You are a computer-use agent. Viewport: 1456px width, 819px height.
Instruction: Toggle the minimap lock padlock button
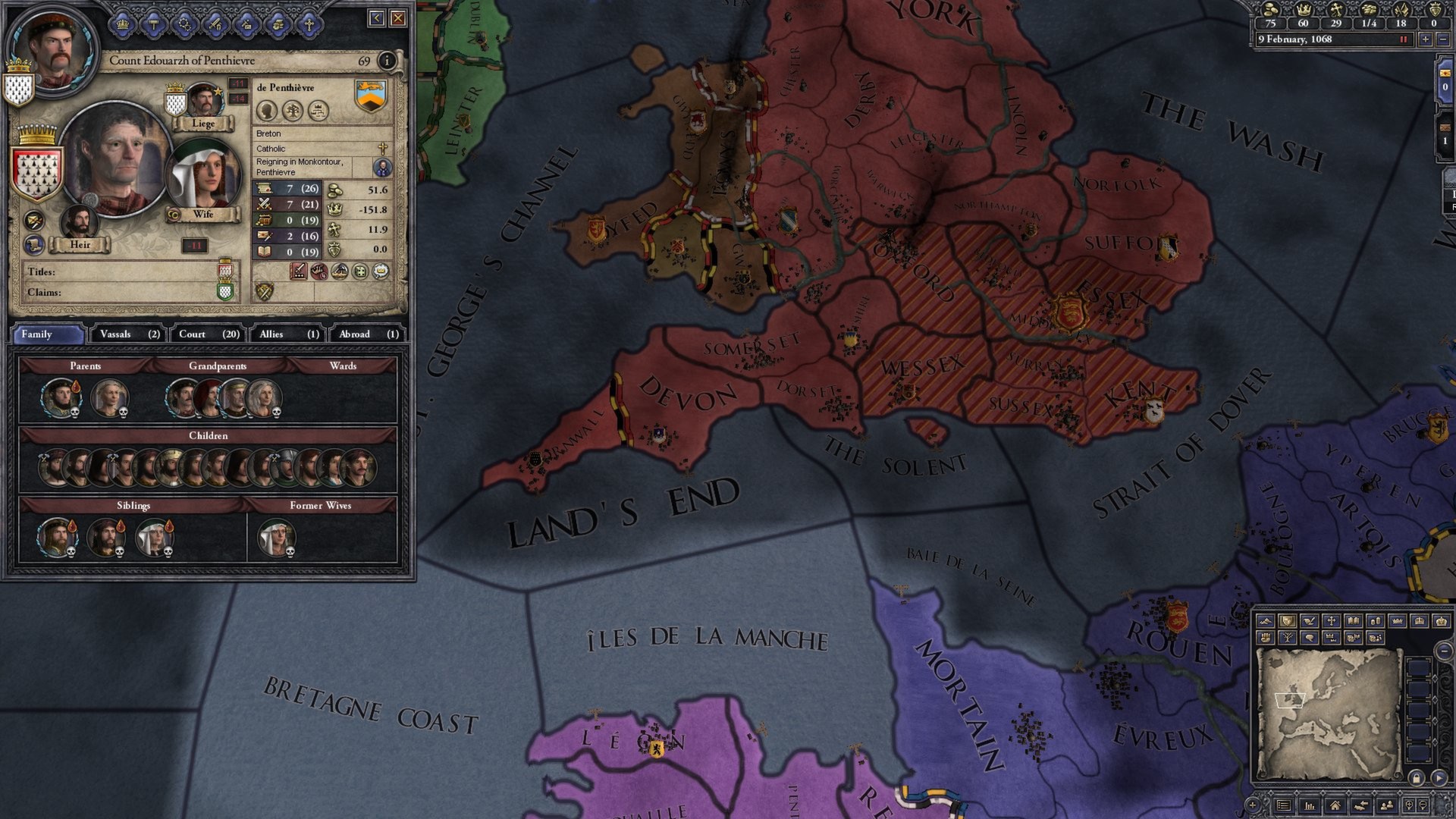click(x=1417, y=778)
